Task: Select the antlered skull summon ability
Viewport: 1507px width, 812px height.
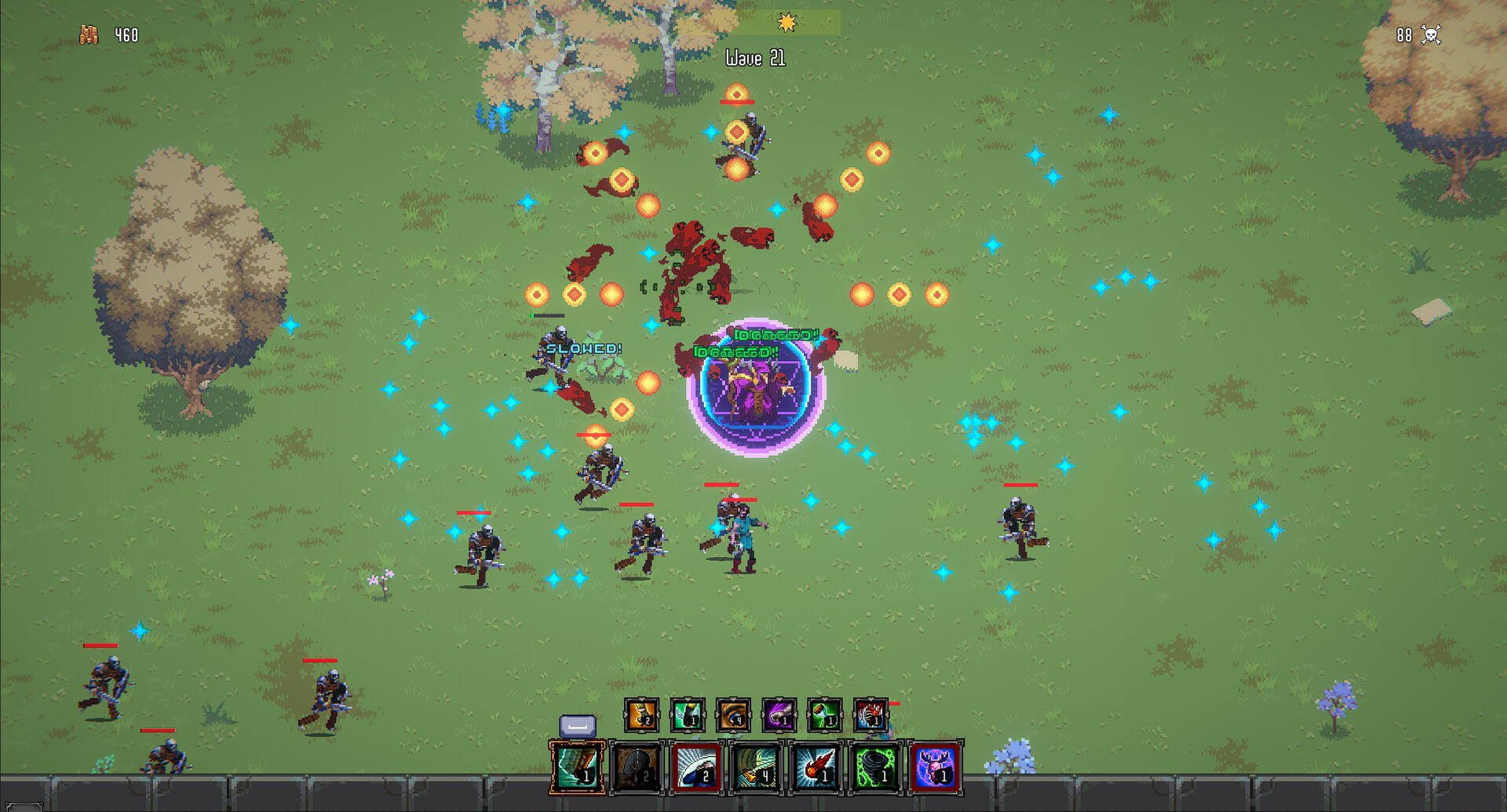Action: [x=935, y=766]
